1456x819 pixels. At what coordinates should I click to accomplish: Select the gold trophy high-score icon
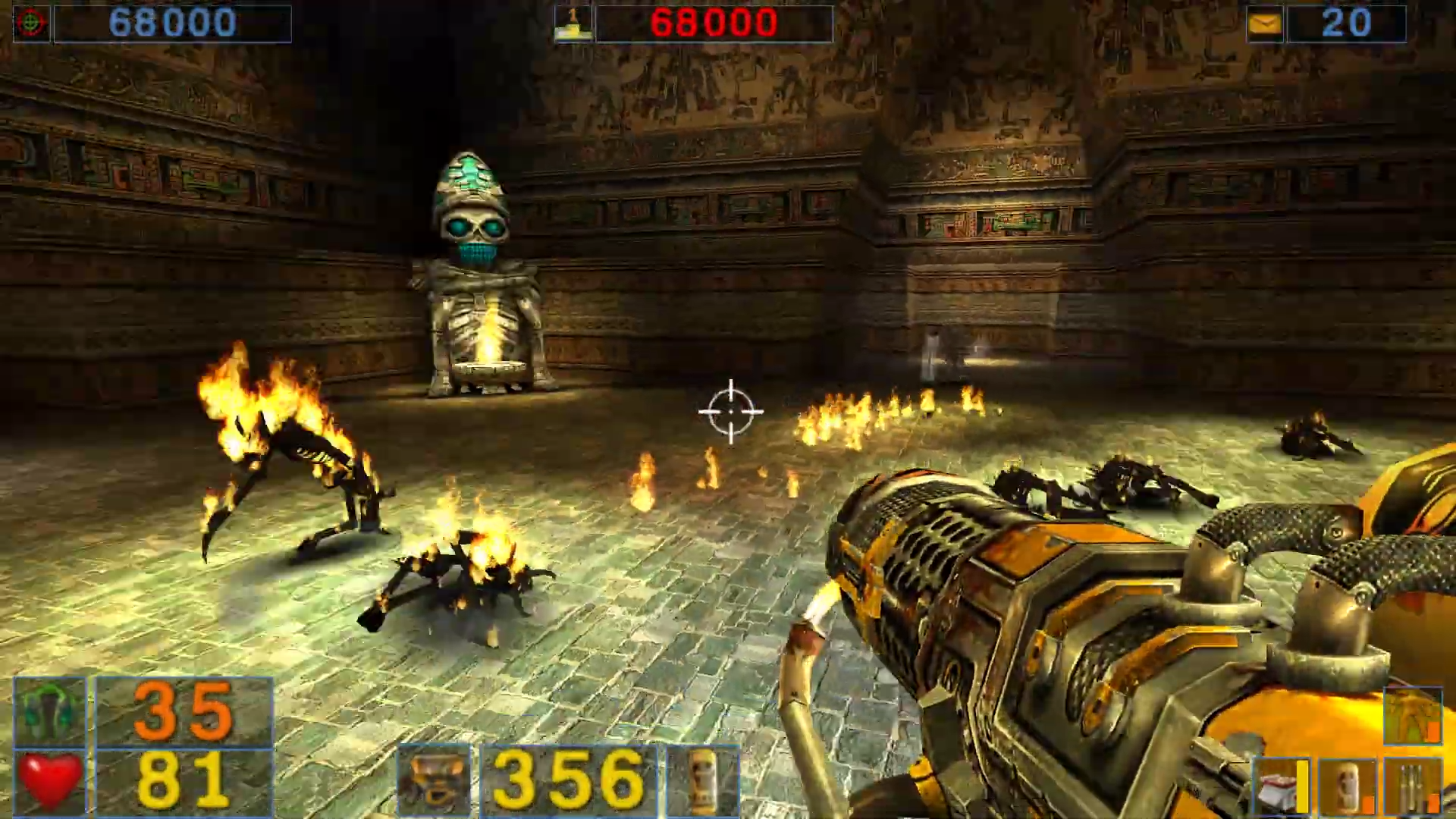click(x=573, y=24)
